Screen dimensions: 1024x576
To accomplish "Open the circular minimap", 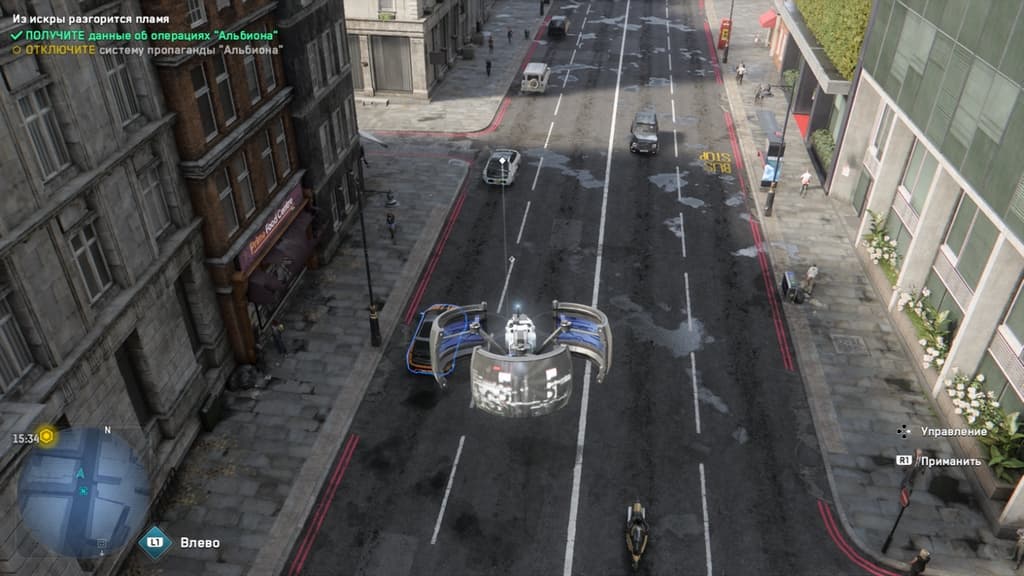I will pyautogui.click(x=83, y=491).
